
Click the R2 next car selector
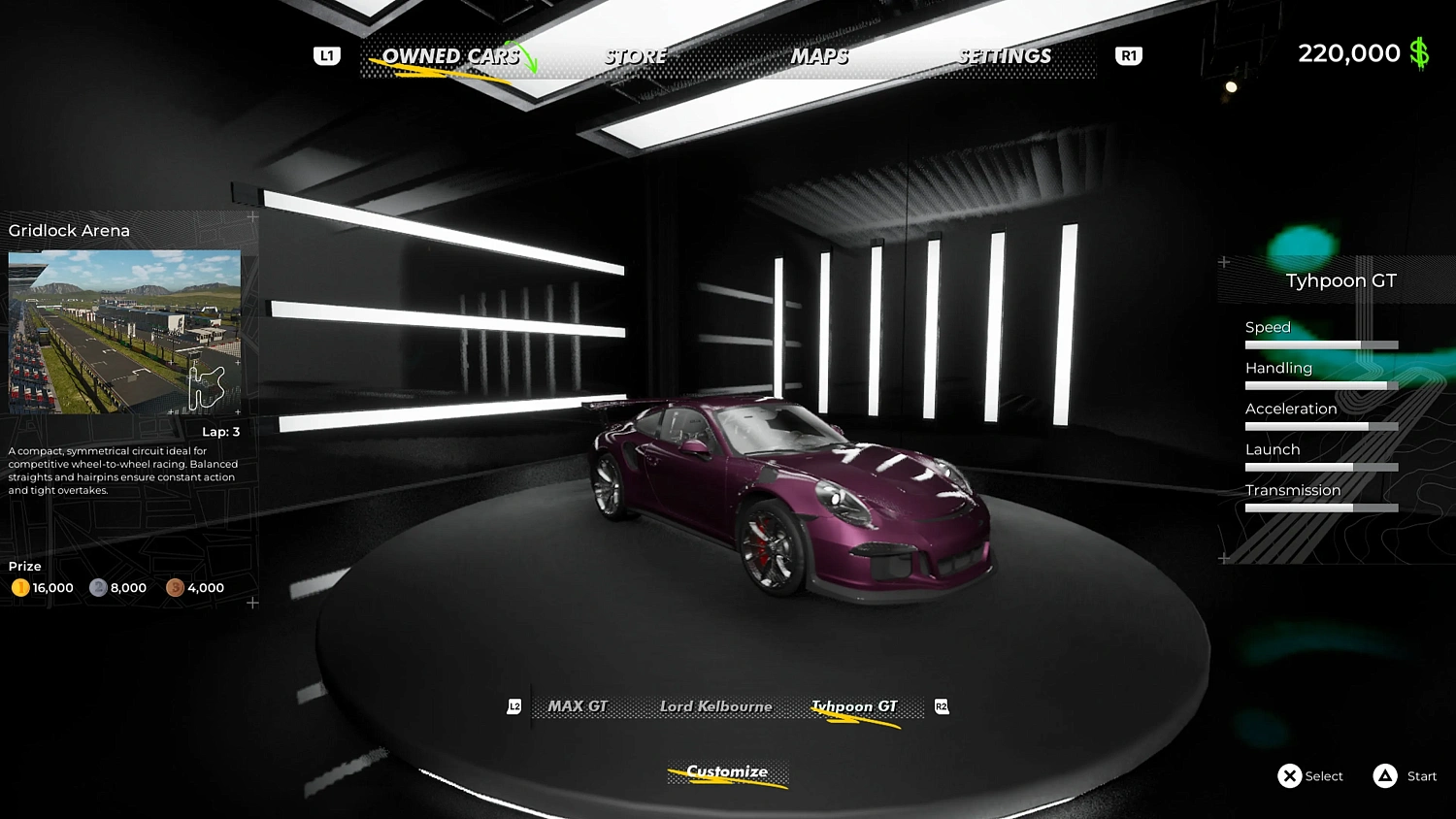click(x=941, y=706)
